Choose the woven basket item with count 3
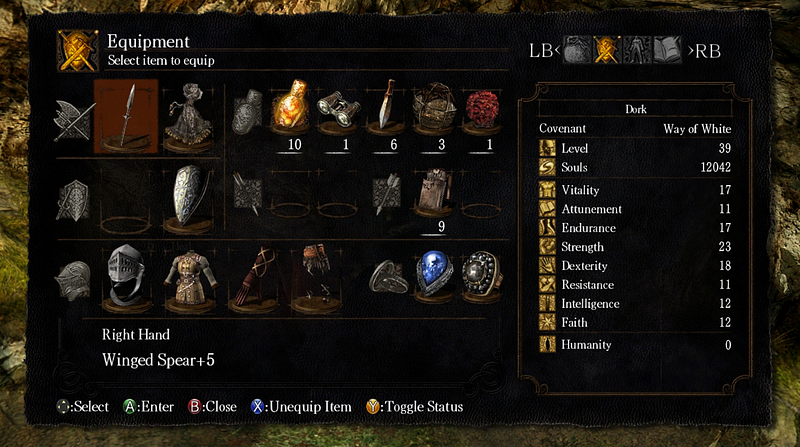Viewport: 800px width, 447px height. point(433,112)
